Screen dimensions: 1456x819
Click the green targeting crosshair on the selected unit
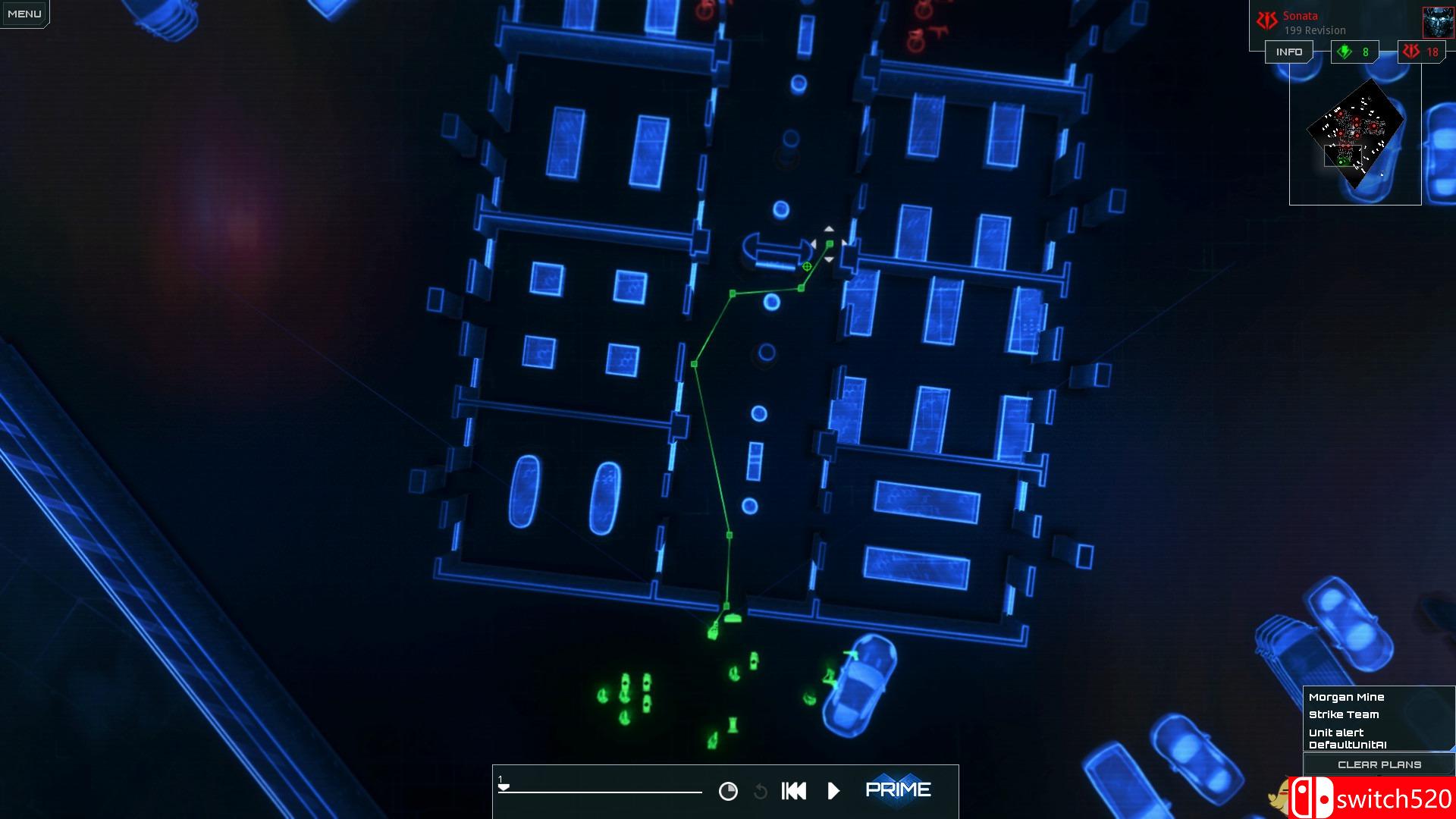pyautogui.click(x=807, y=266)
